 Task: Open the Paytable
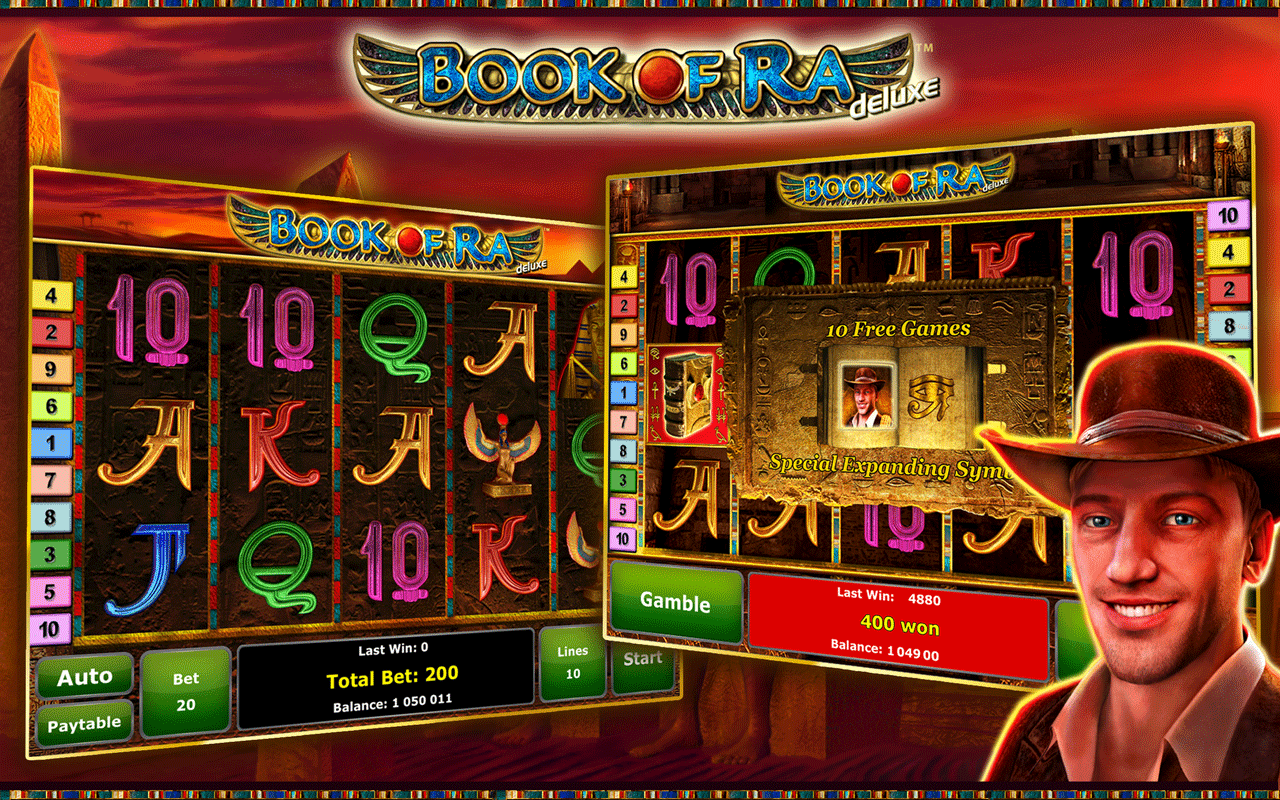pyautogui.click(x=85, y=724)
